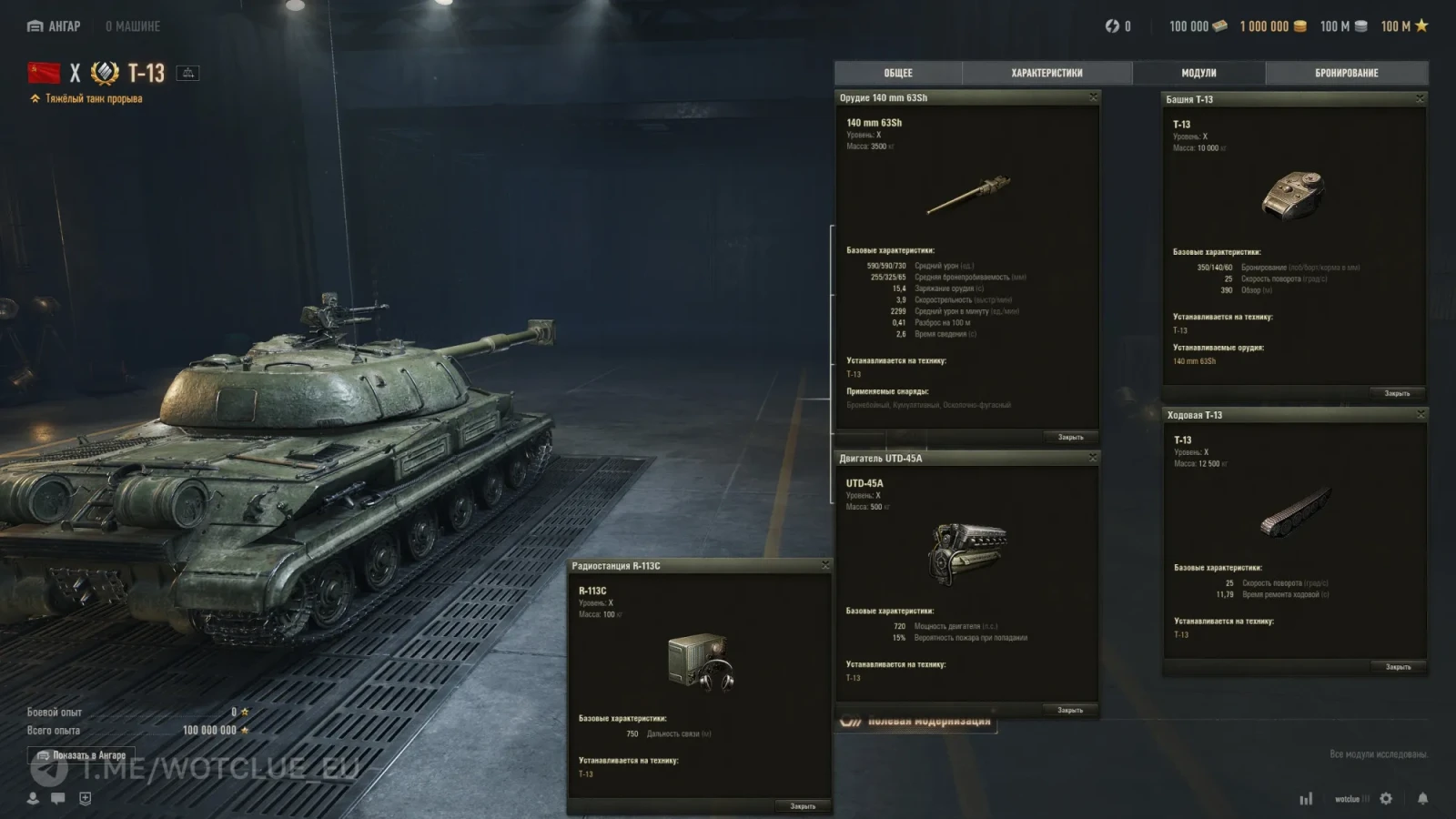Viewport: 1456px width, 819px height.
Task: Click Закрыть in the gun info window
Action: coord(1070,438)
